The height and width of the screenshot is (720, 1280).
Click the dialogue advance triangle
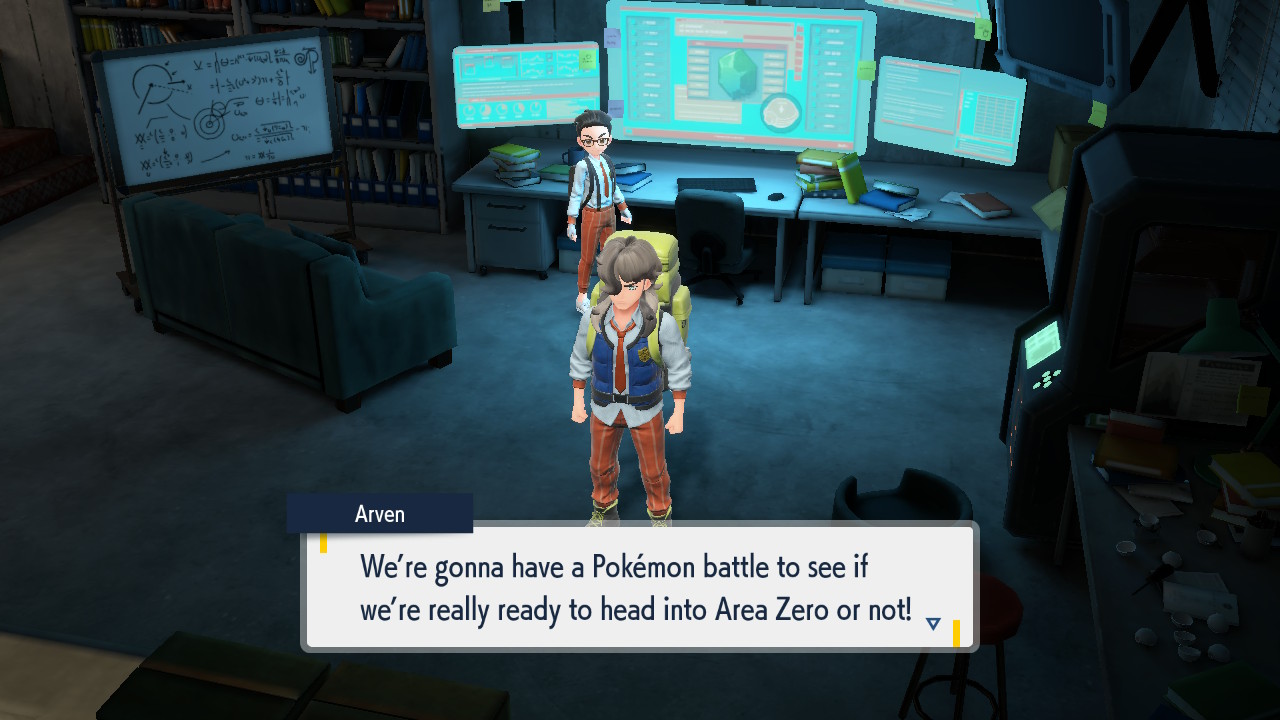931,621
